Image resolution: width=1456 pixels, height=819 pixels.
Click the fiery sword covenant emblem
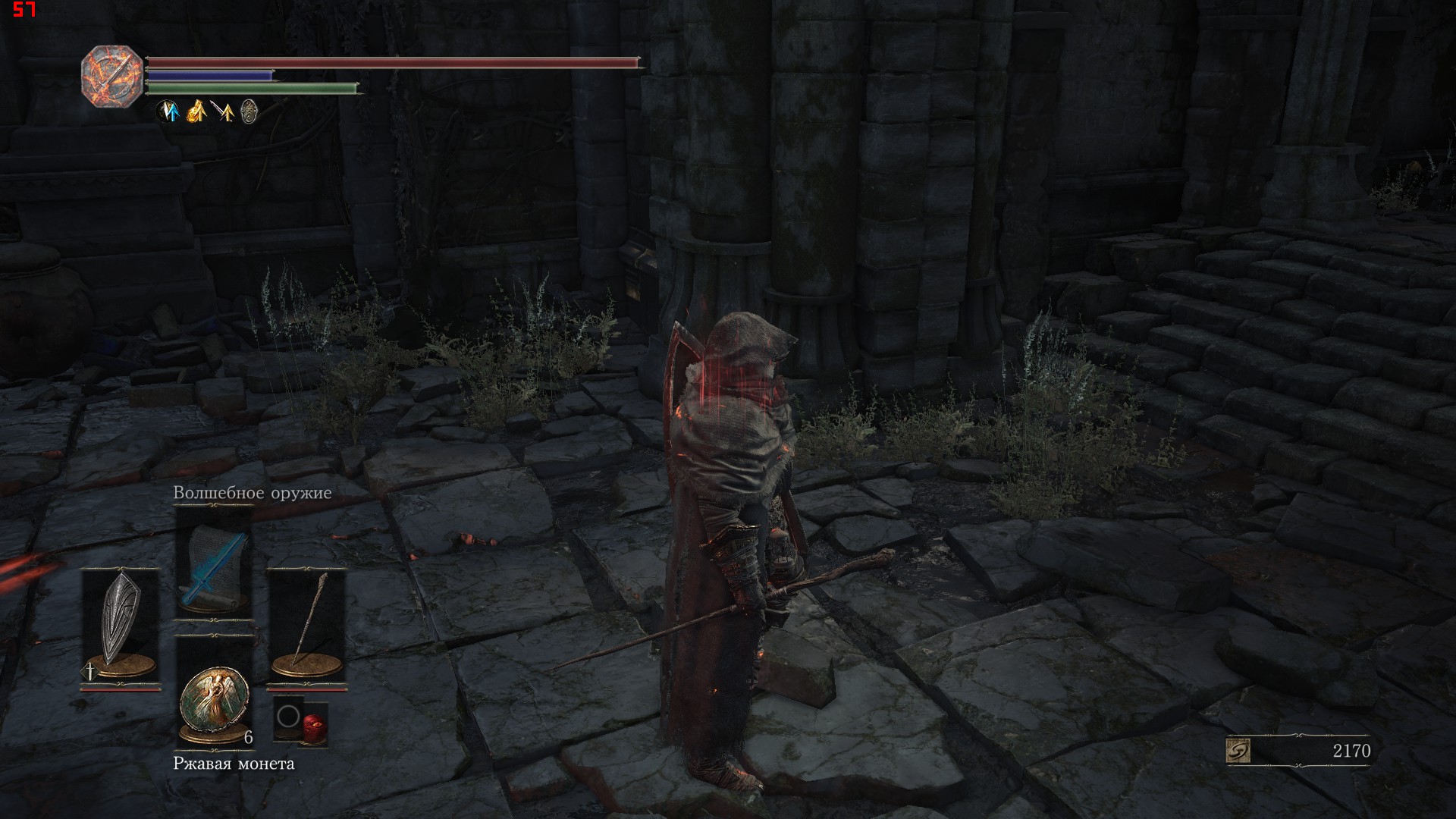pos(111,77)
